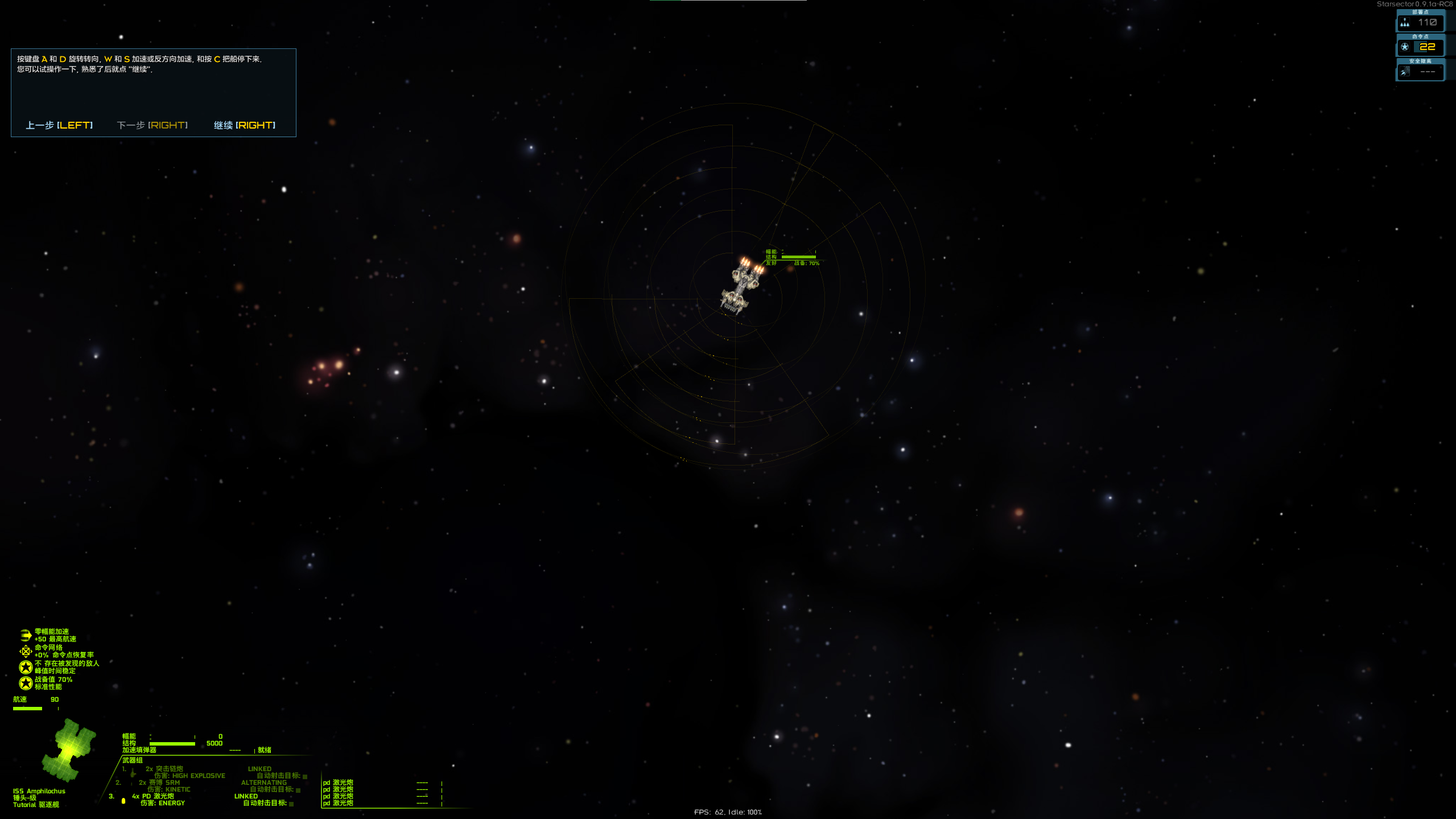The height and width of the screenshot is (819, 1456).
Task: Click the green ship silhouette display
Action: point(69,750)
